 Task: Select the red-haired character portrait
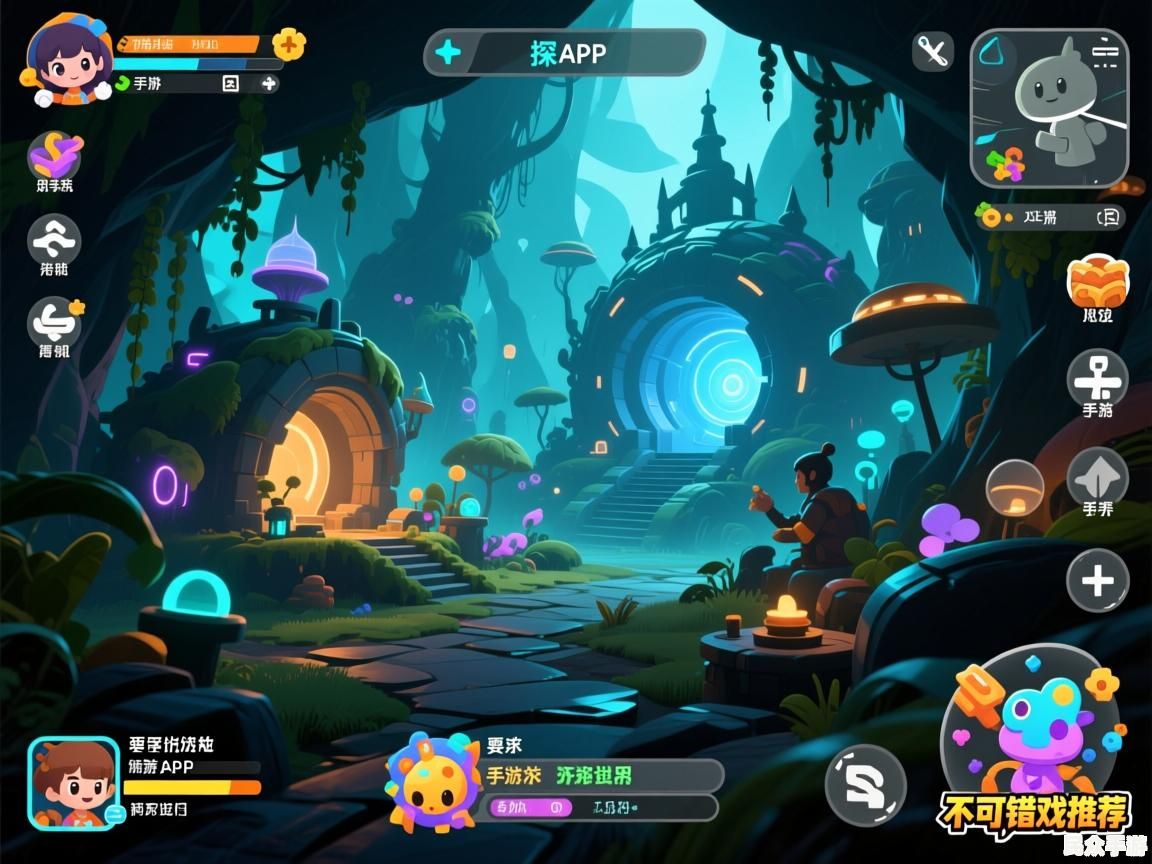[x=73, y=783]
